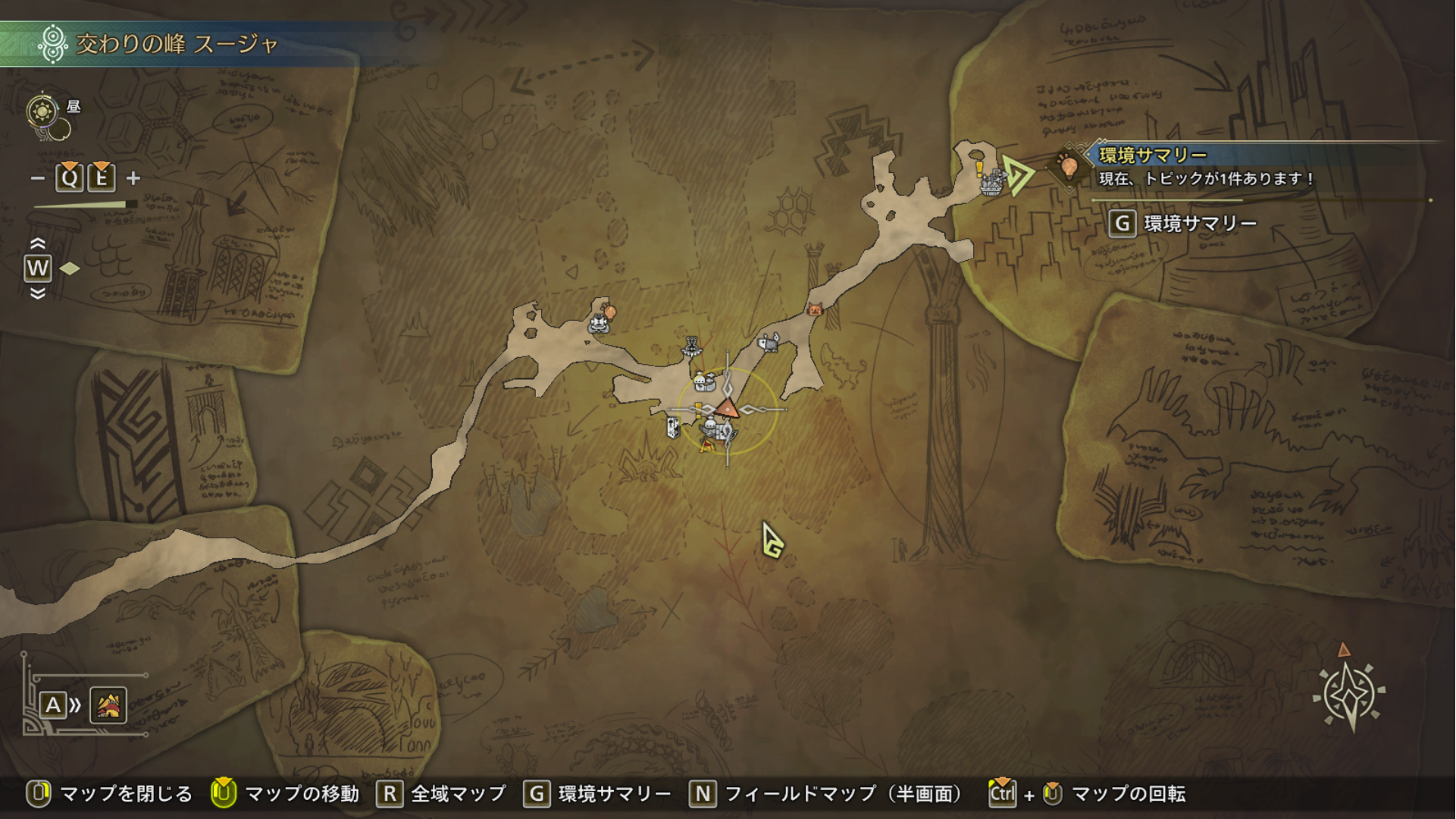
Task: Select the ship marker with yellow exclamation
Action: (x=990, y=180)
